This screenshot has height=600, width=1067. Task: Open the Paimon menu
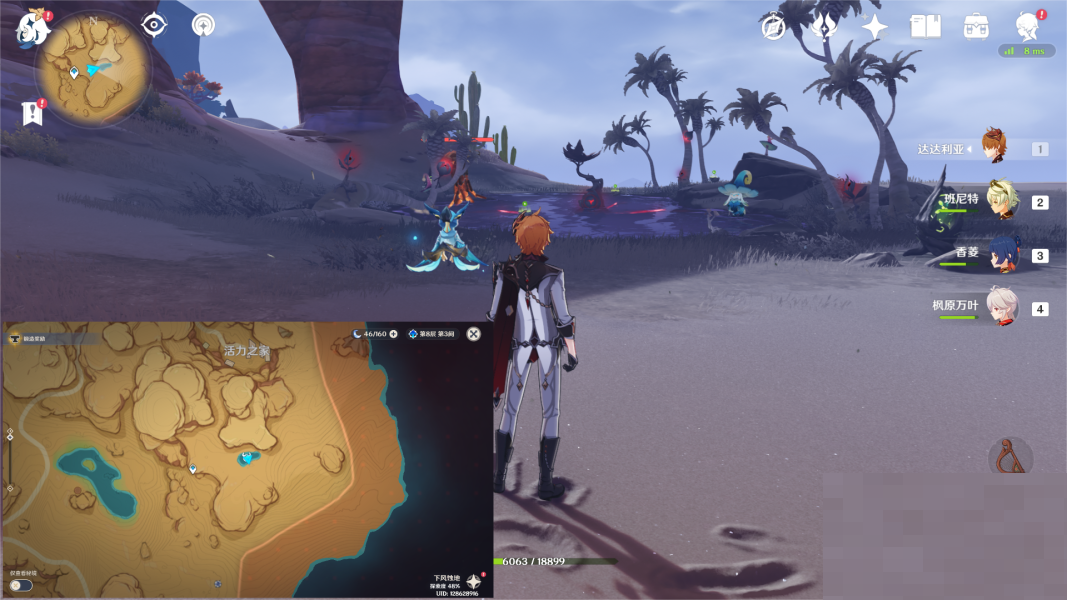pos(32,29)
